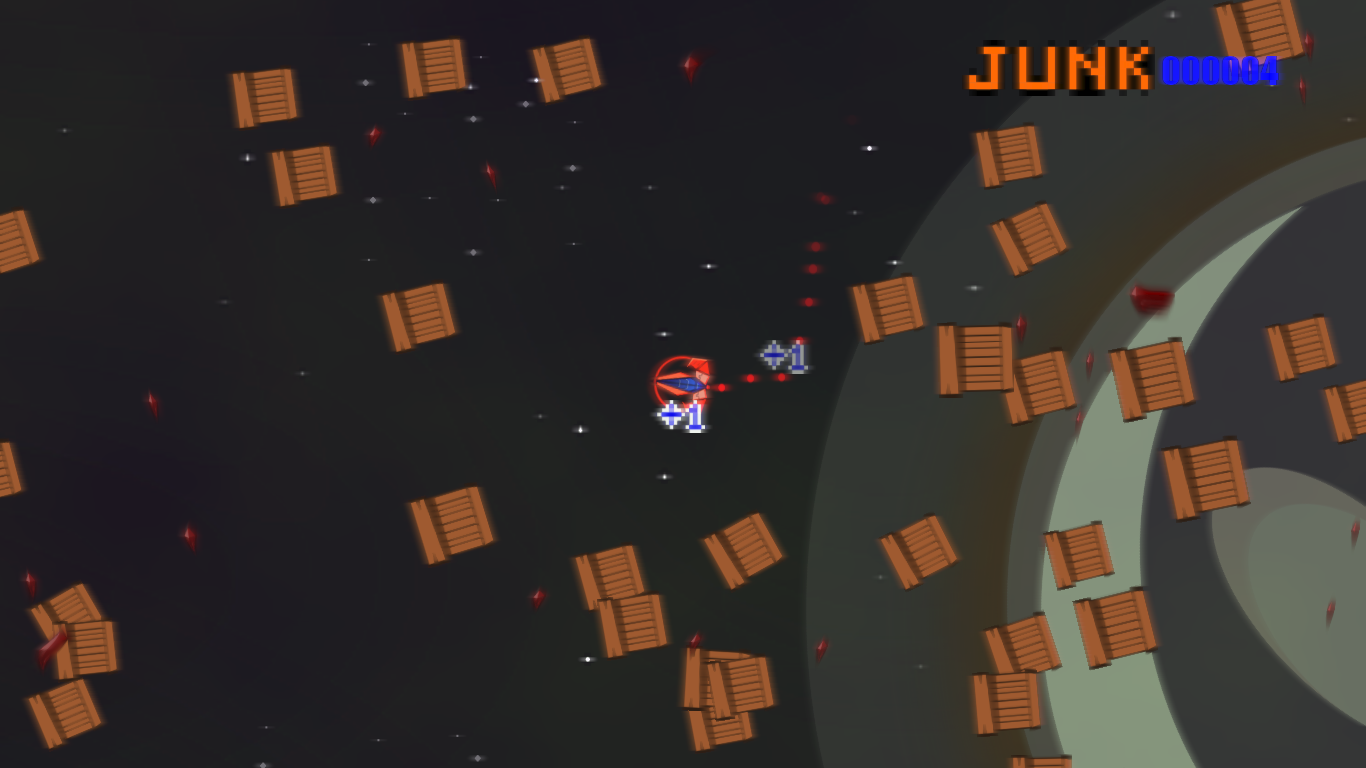This screenshot has height=768, width=1366.
Task: Click the wooden crate in the top-left corner
Action: coord(267,97)
